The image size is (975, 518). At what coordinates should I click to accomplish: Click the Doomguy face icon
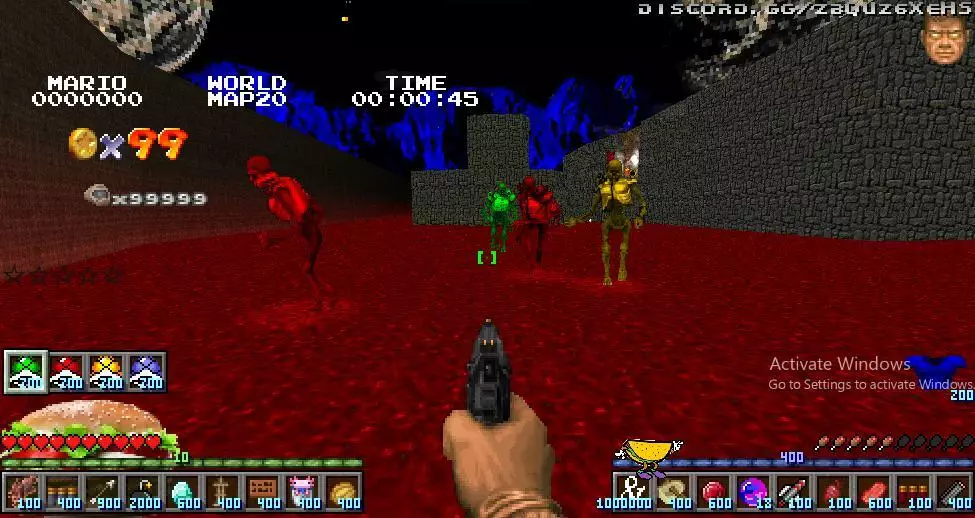point(942,40)
